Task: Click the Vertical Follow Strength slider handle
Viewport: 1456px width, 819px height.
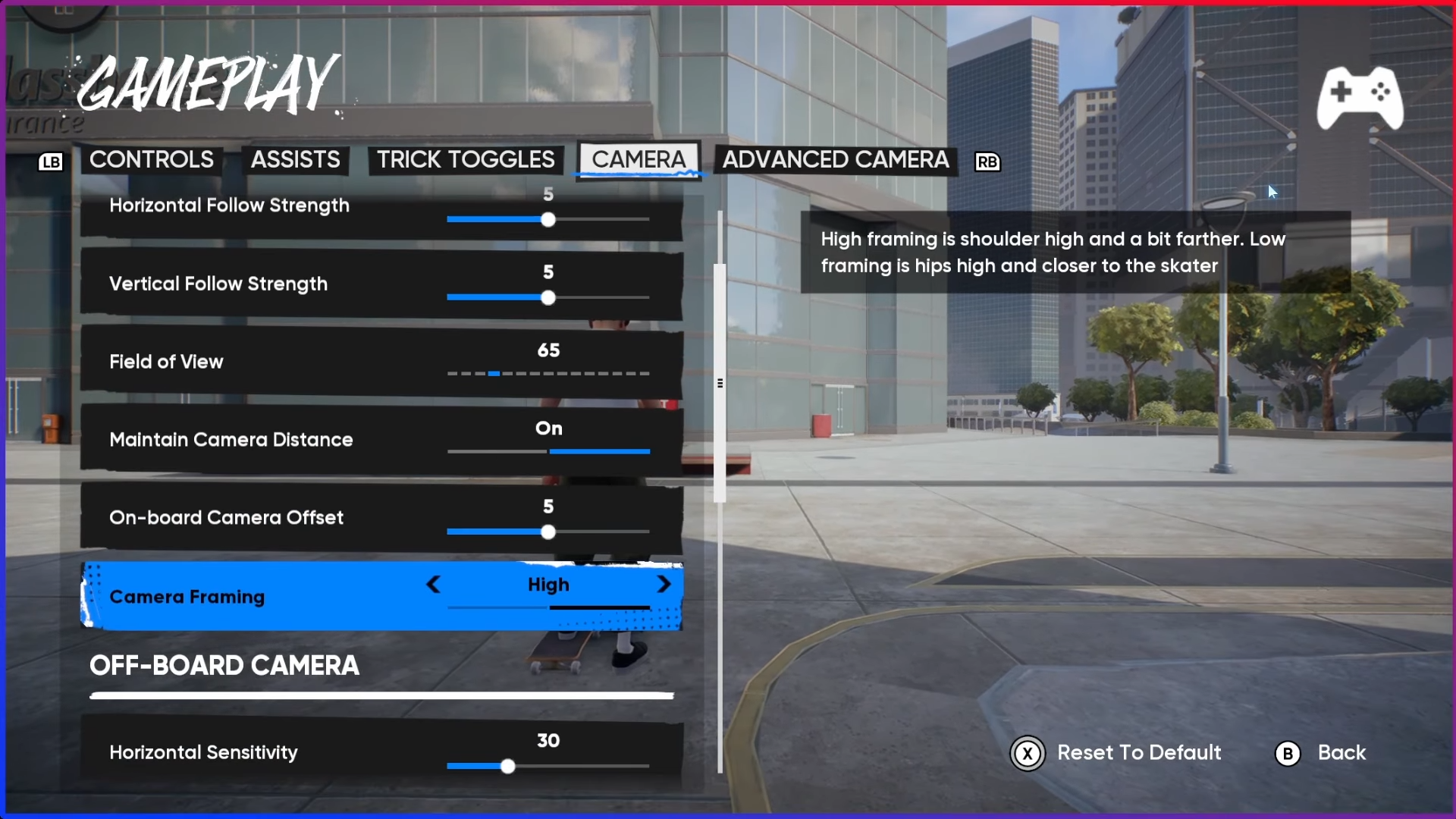Action: coord(548,298)
